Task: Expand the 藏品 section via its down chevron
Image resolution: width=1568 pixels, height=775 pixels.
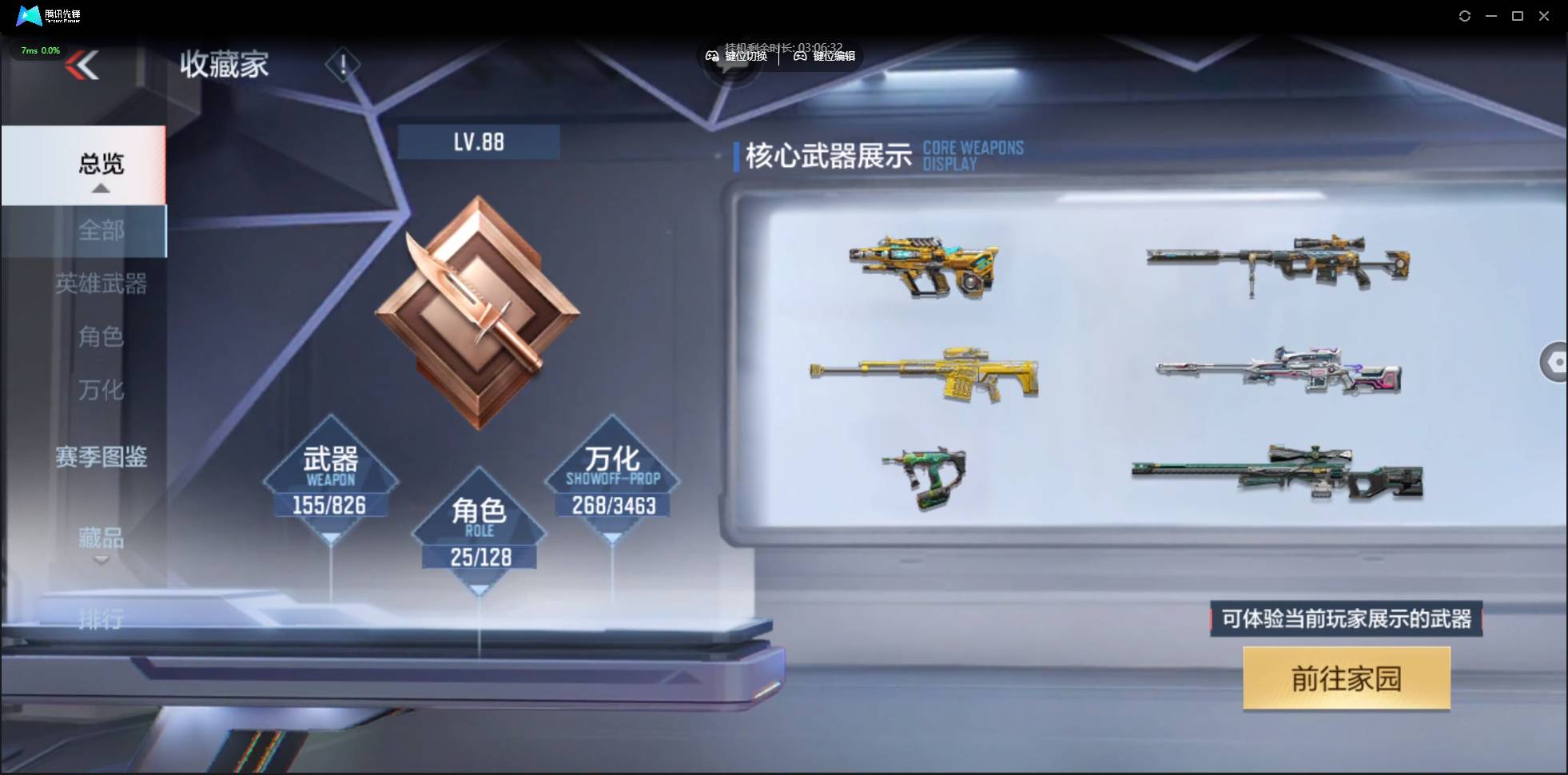Action: pos(101,559)
